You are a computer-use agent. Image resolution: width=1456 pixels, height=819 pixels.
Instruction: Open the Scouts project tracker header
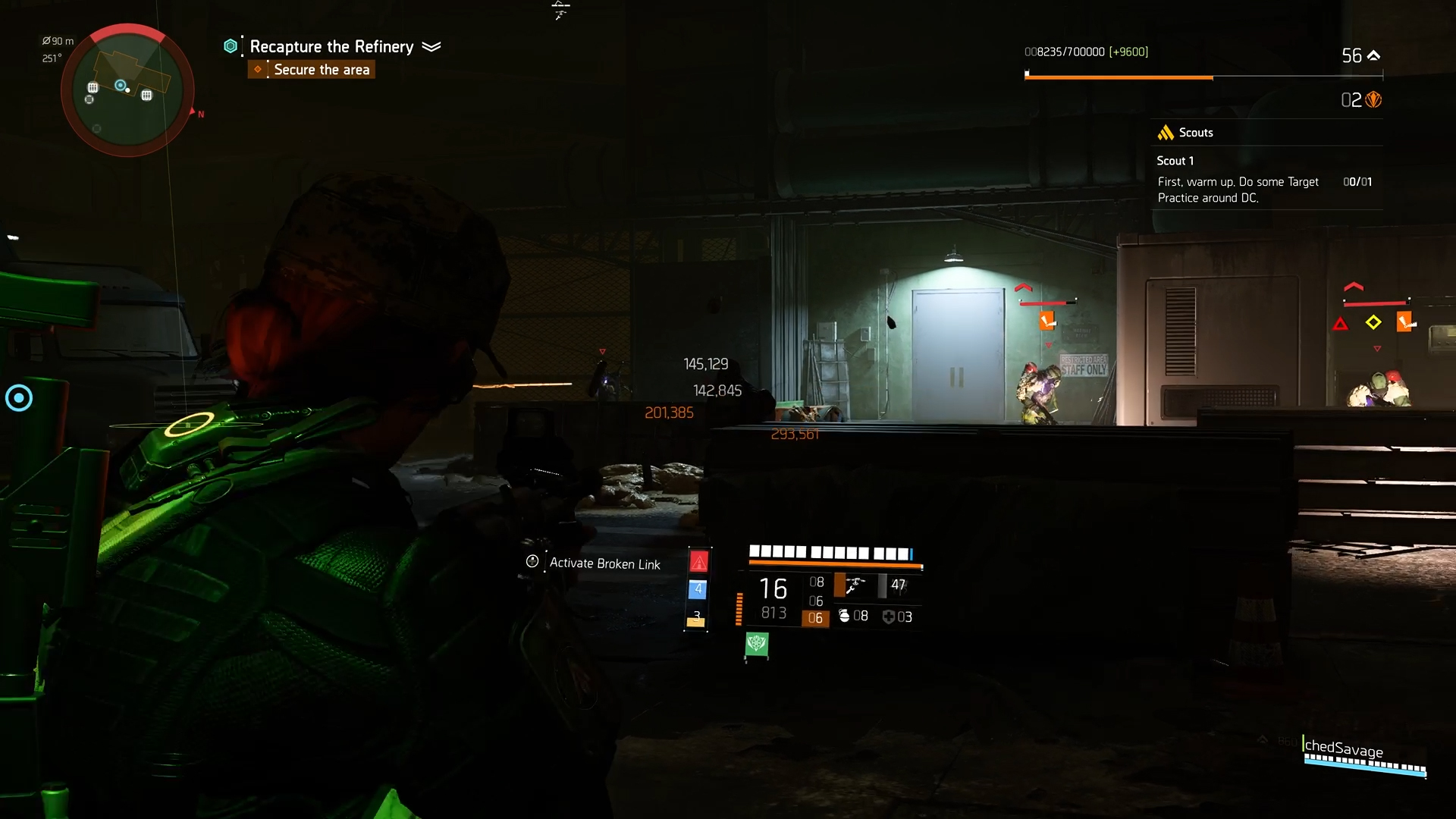pyautogui.click(x=1195, y=133)
